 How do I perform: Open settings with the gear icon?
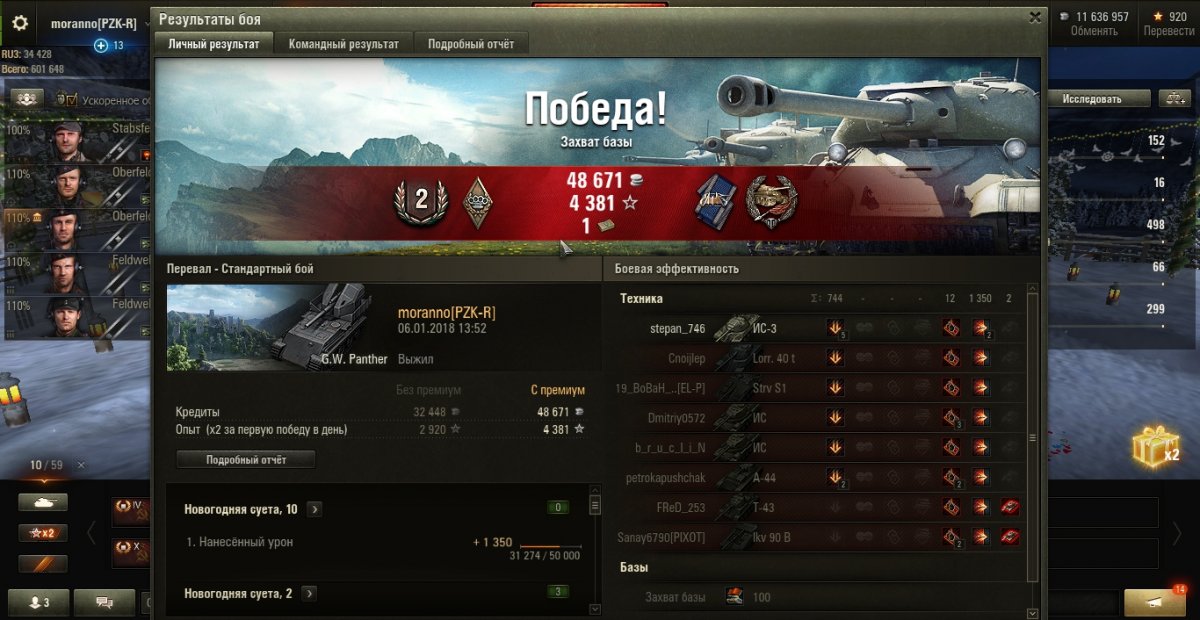(20, 23)
